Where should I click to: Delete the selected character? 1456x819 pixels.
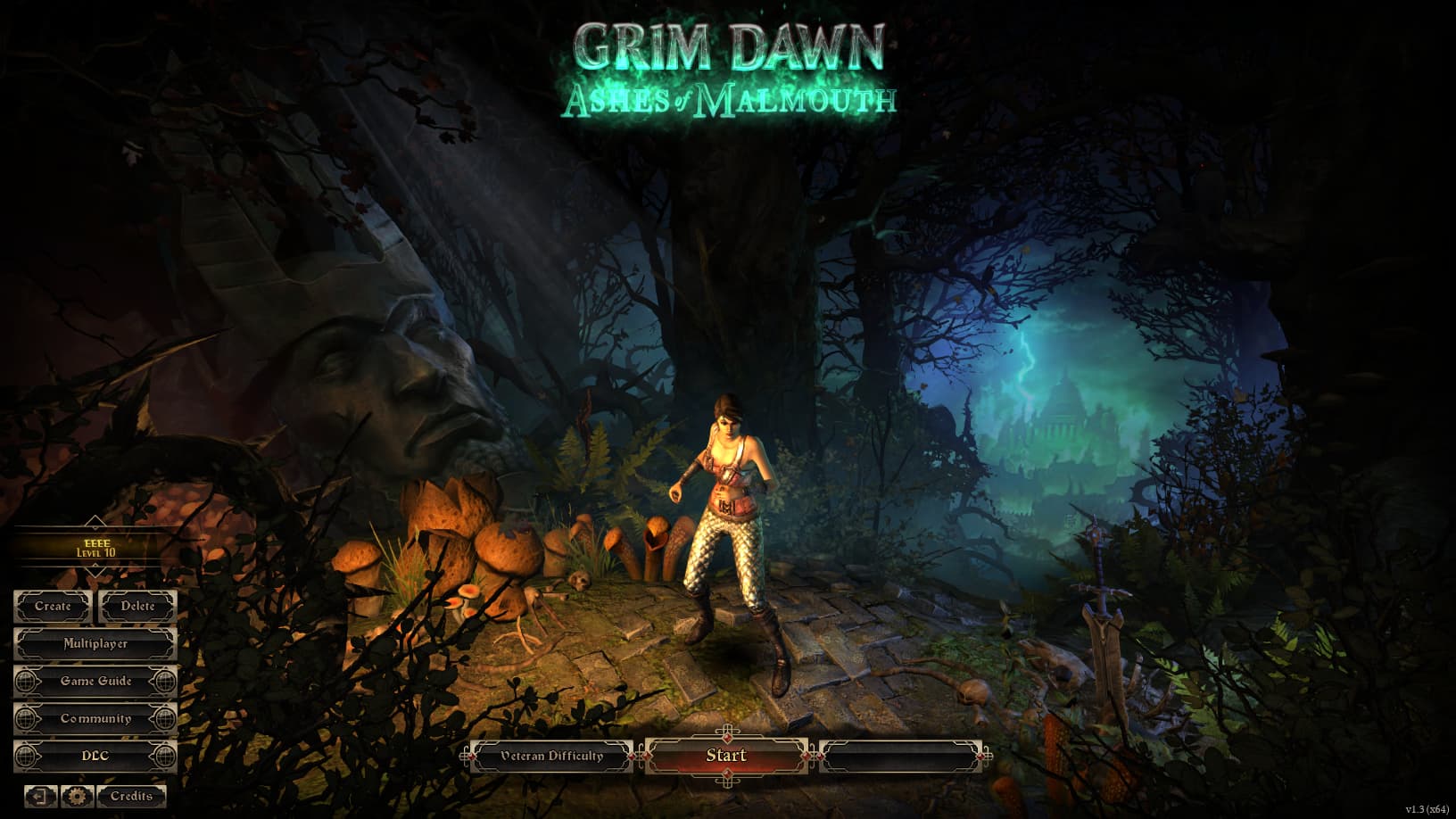137,607
